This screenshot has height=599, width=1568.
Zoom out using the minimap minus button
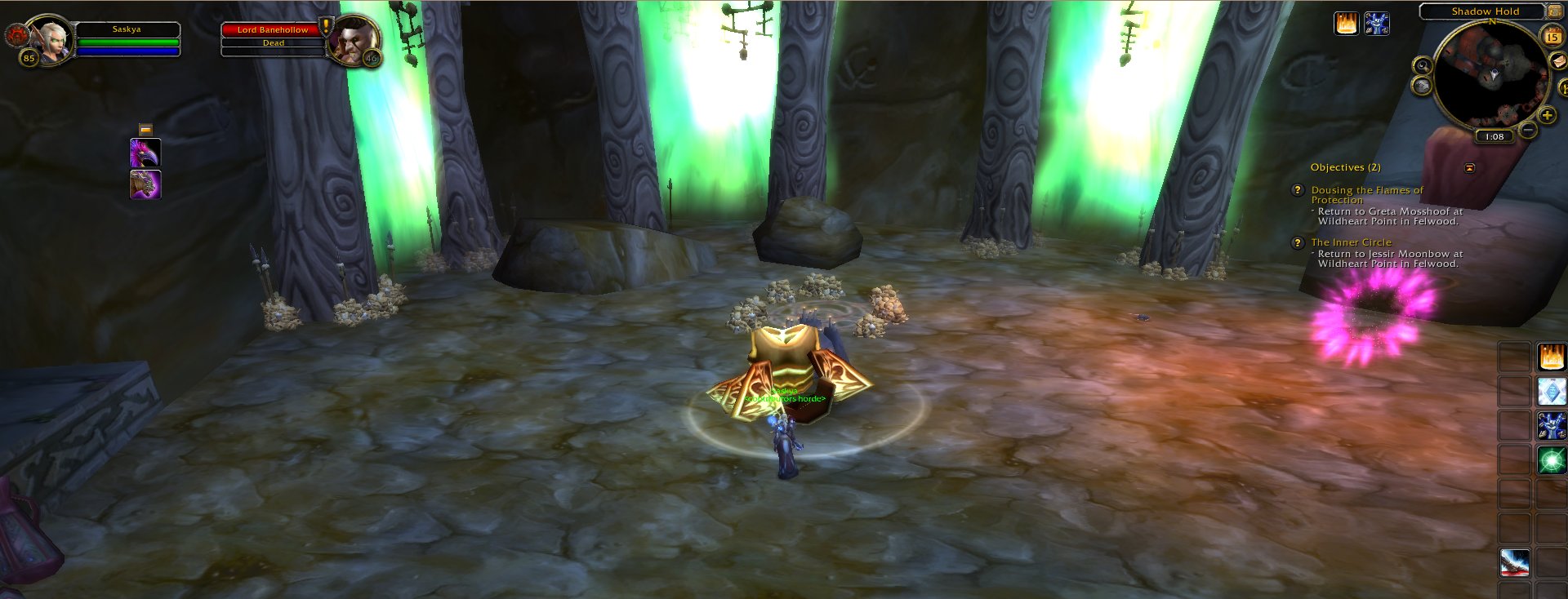[1527, 131]
